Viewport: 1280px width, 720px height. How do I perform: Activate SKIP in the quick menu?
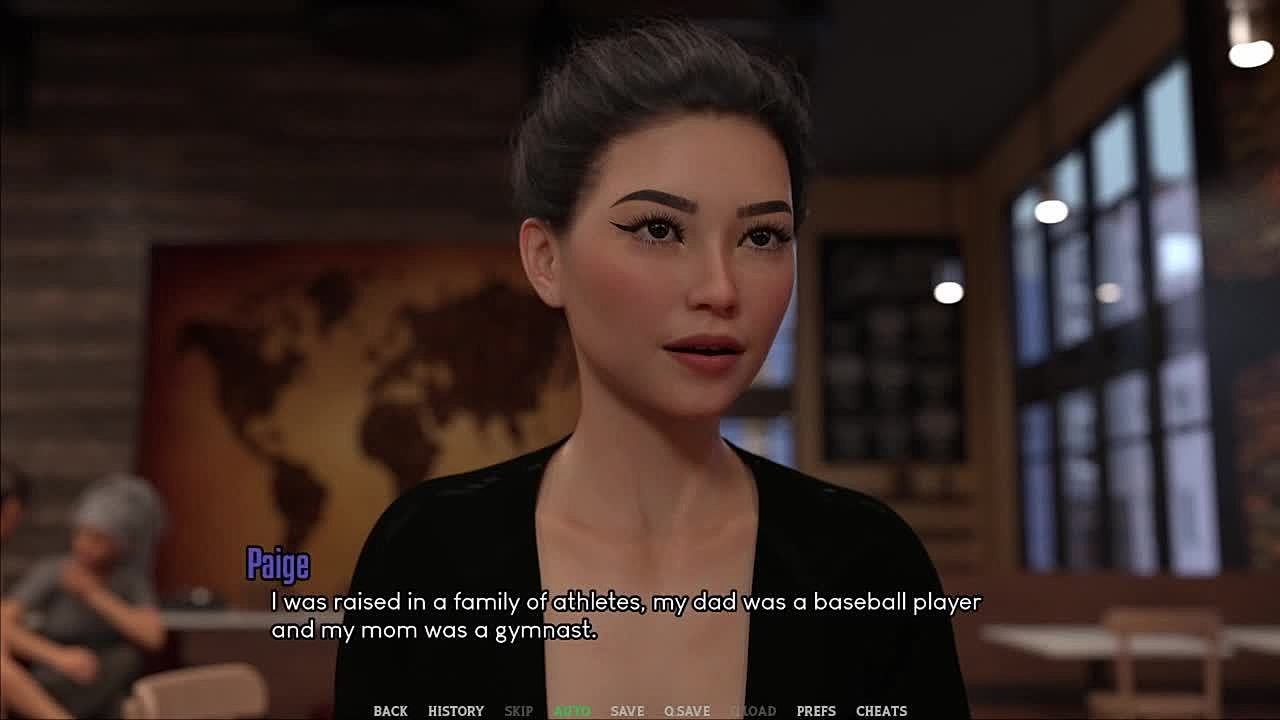[x=518, y=711]
